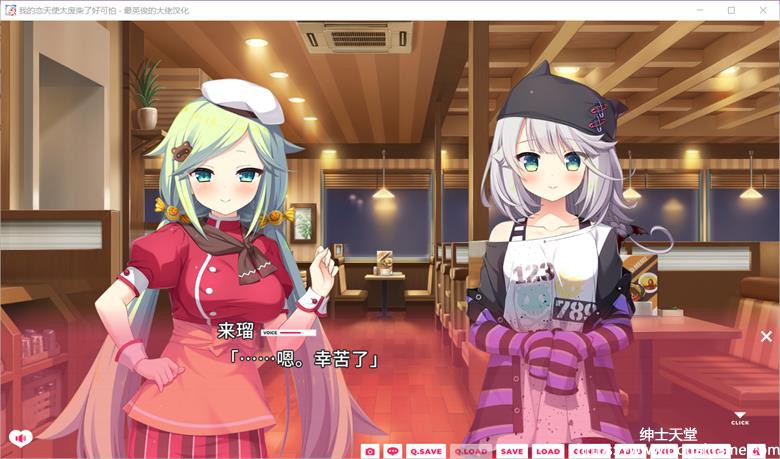Quick load using Q.LOAD

[x=471, y=451]
